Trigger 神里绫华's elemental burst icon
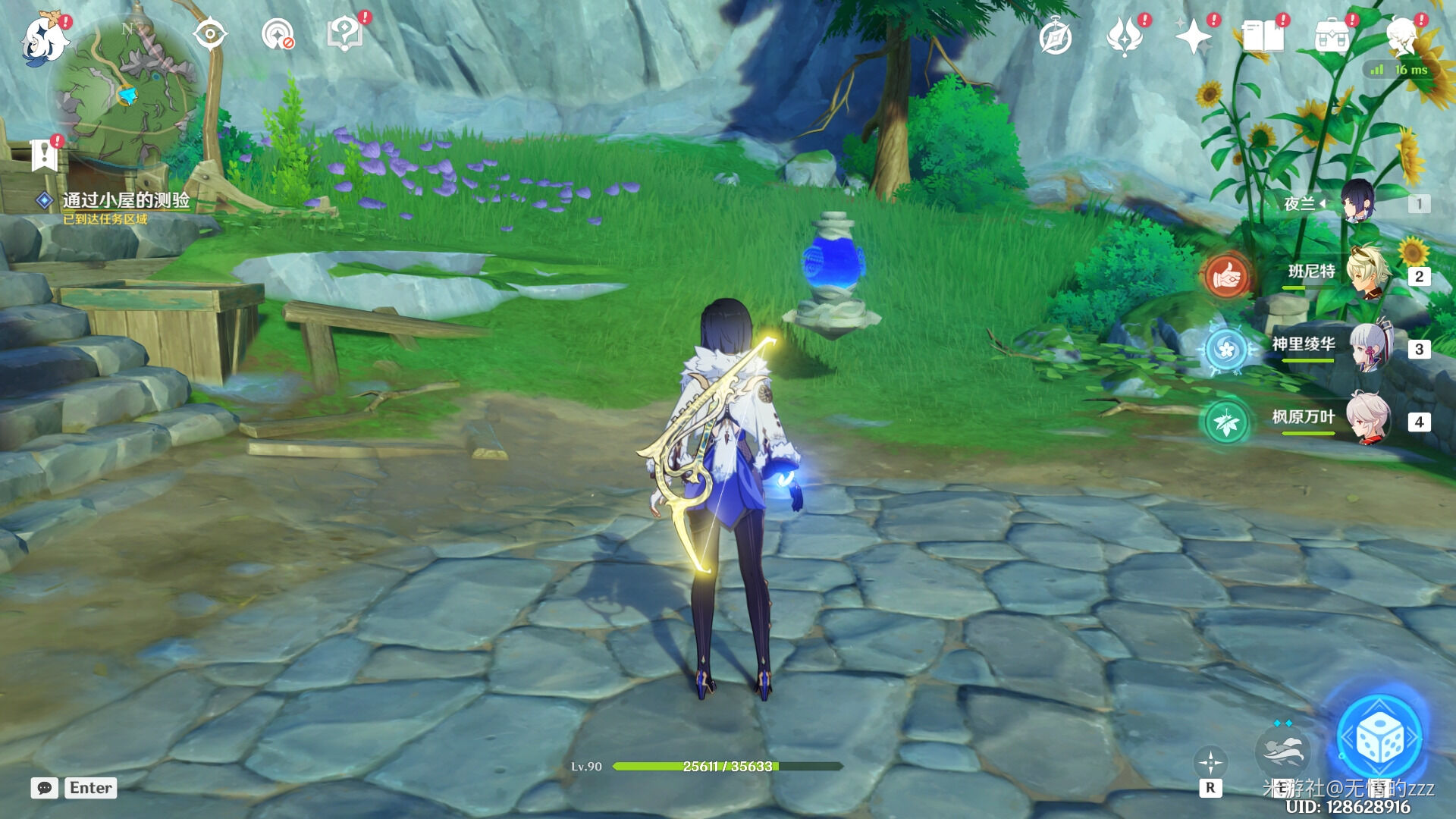 pyautogui.click(x=1225, y=350)
